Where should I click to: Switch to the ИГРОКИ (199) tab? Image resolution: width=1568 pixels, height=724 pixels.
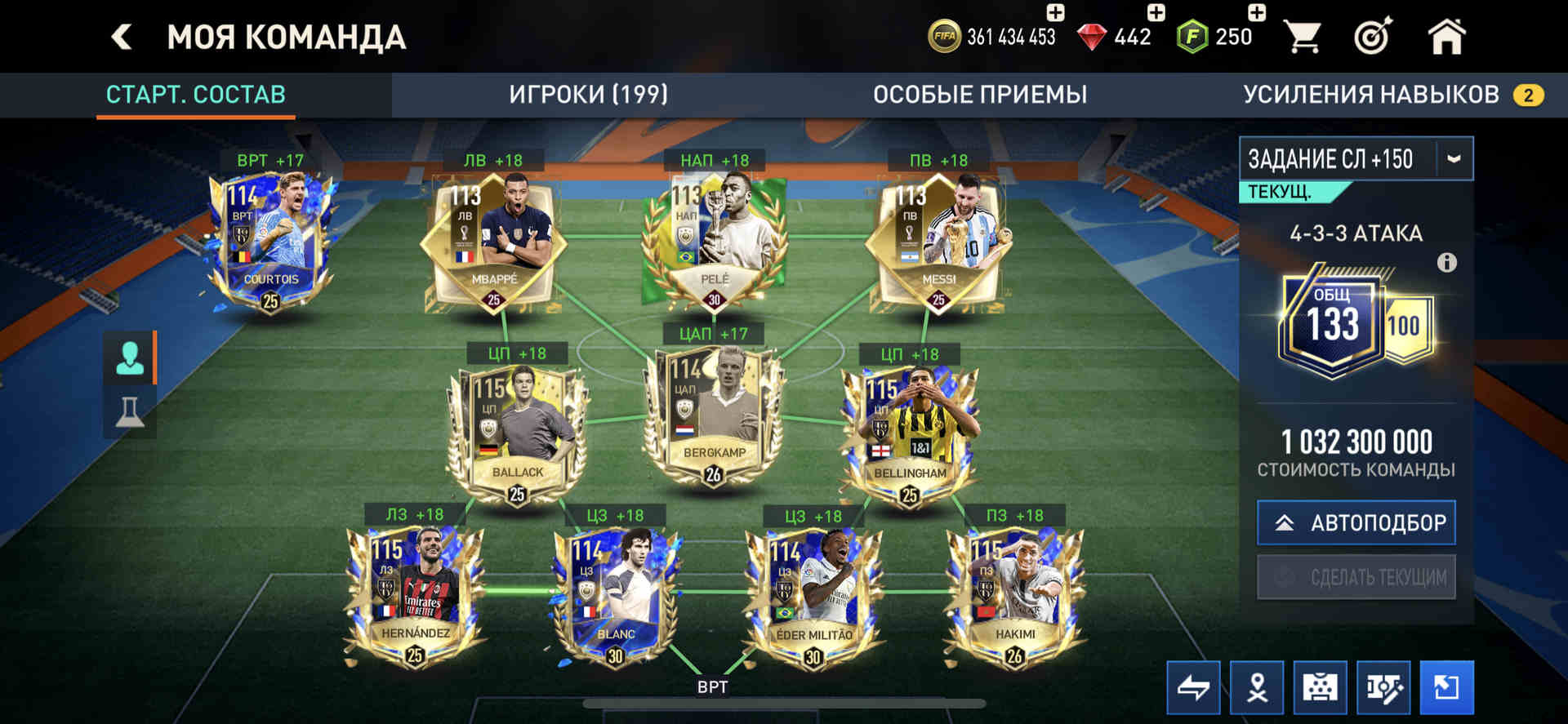click(x=588, y=95)
